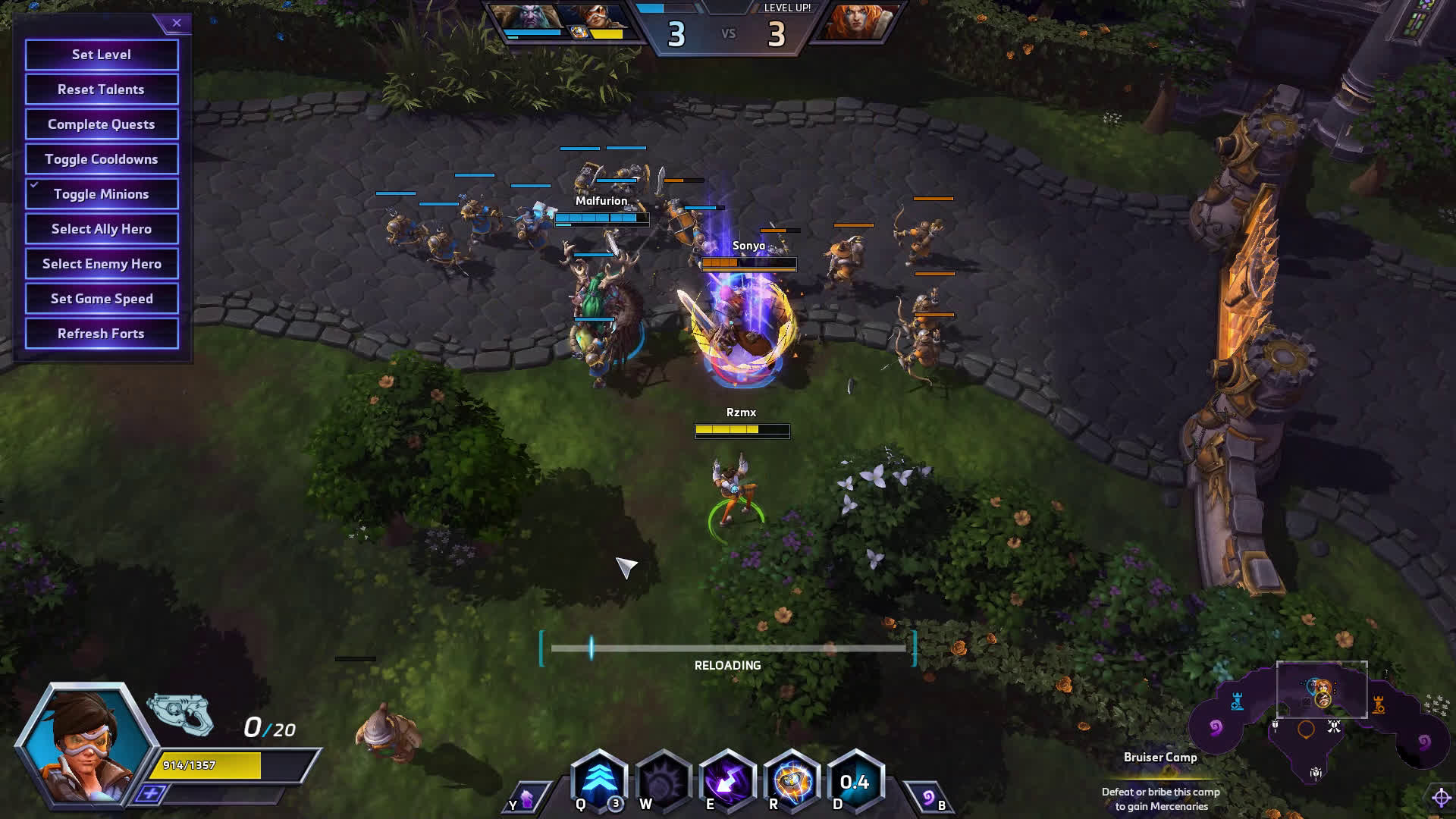Open the Select Enemy Hero option

[x=102, y=264]
